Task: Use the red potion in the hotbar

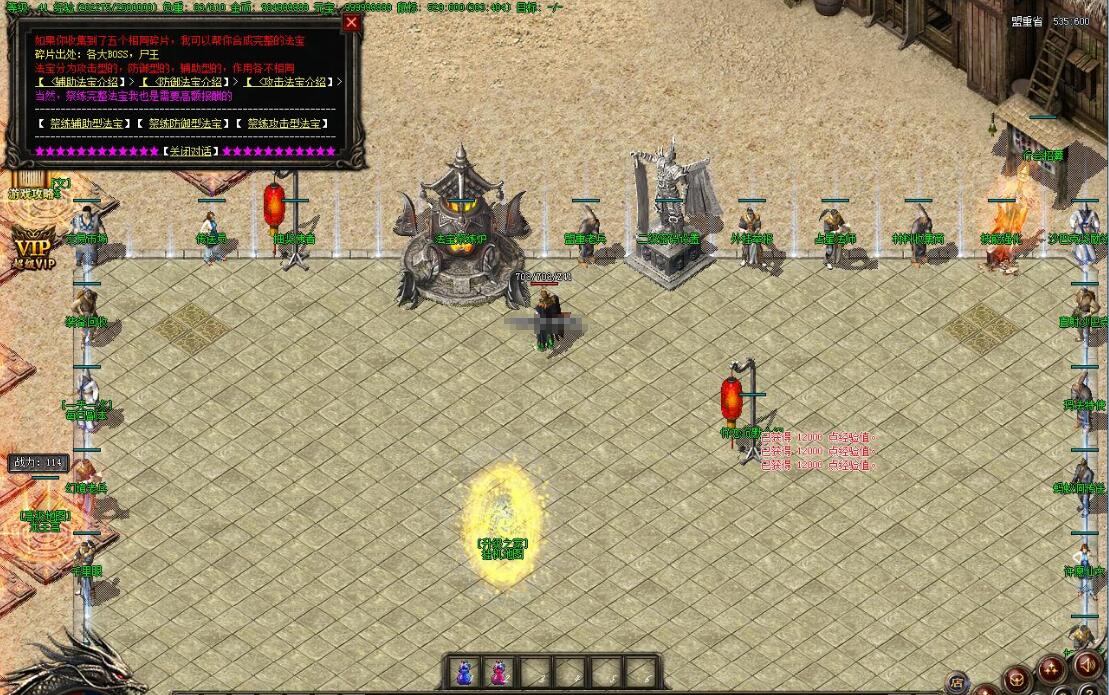Action: 498,672
